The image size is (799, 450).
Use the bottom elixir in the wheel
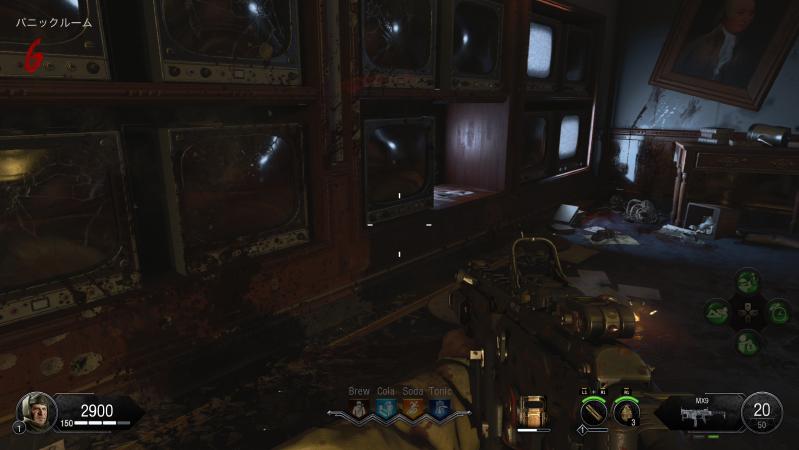pos(746,342)
